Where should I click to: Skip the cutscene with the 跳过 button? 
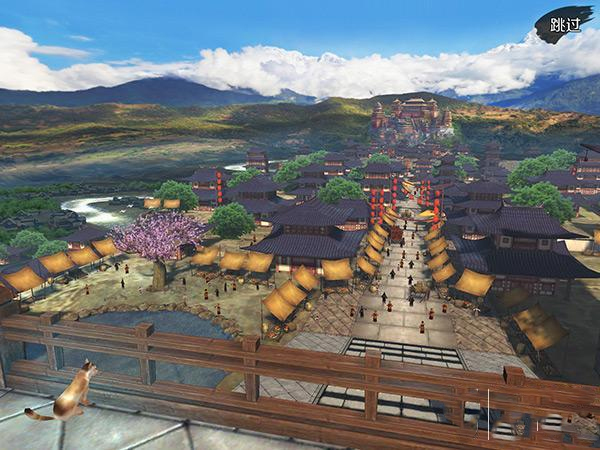[x=564, y=25]
